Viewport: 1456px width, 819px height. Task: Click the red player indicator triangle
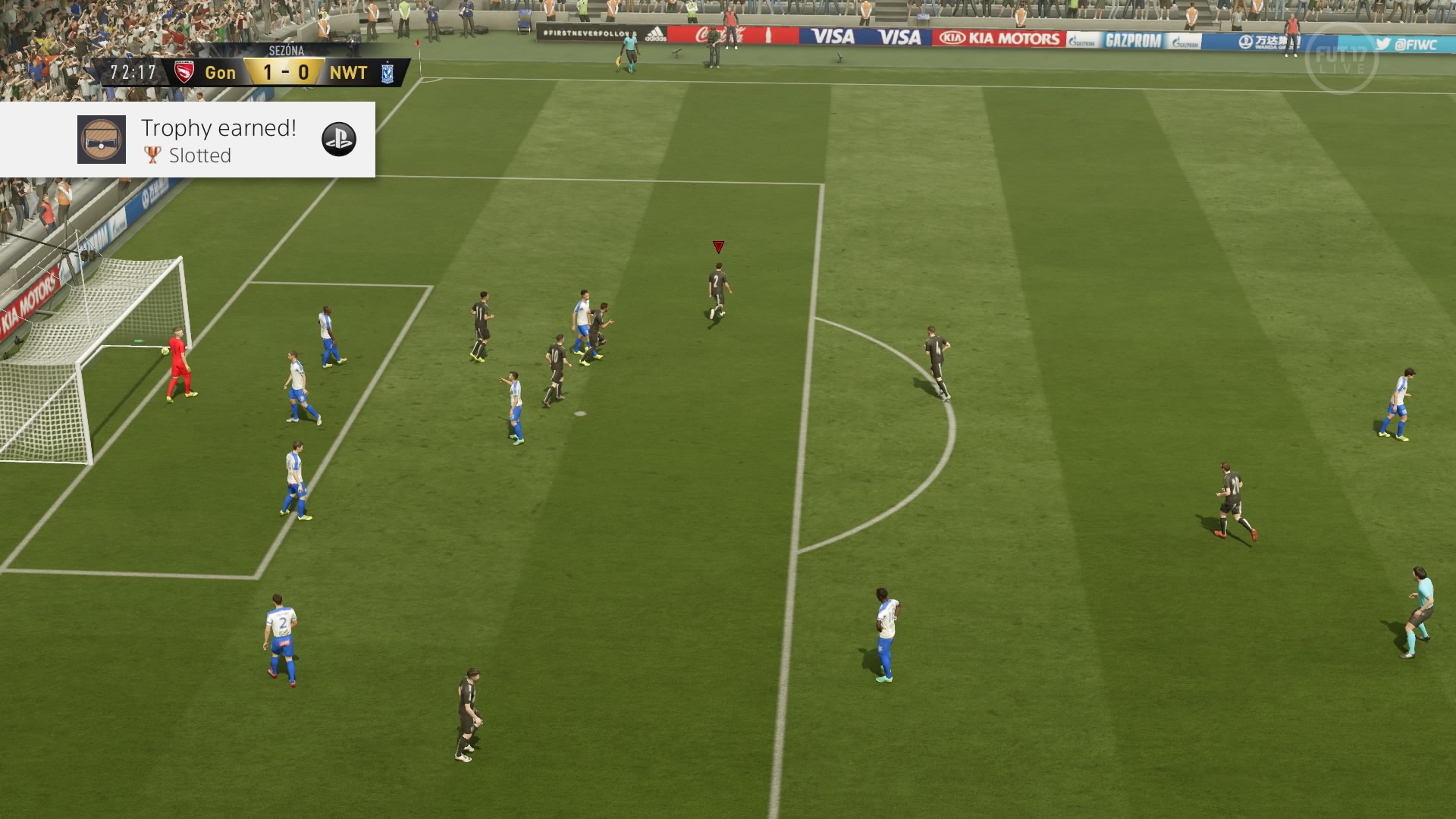718,246
